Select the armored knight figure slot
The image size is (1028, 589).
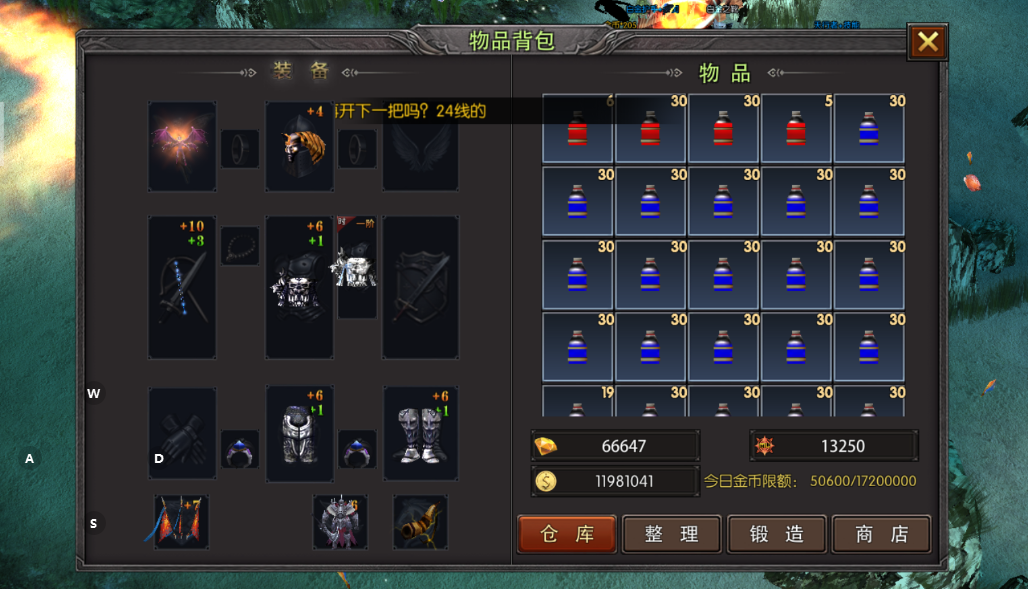pos(339,521)
